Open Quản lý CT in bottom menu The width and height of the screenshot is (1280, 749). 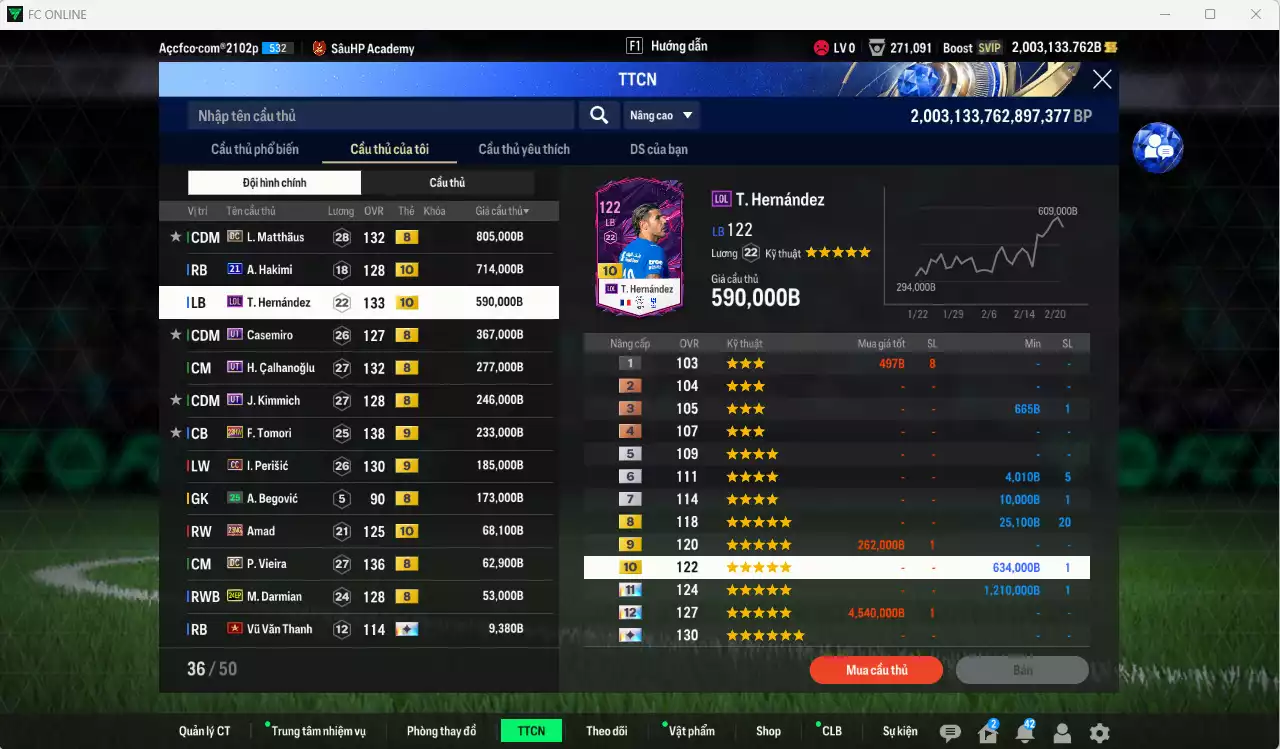[x=204, y=731]
